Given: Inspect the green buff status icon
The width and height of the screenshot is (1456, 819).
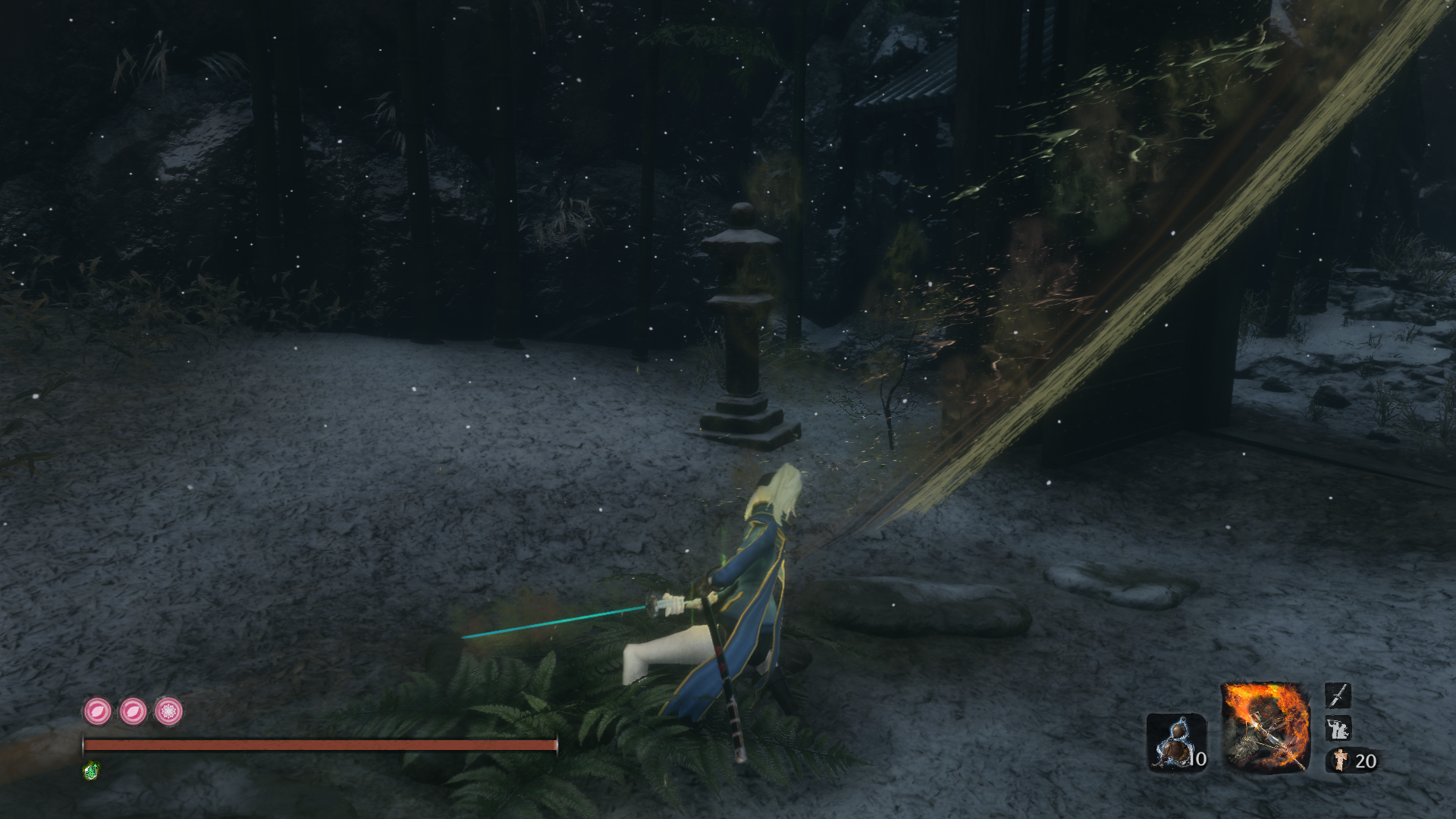Looking at the screenshot, I should coord(91,771).
